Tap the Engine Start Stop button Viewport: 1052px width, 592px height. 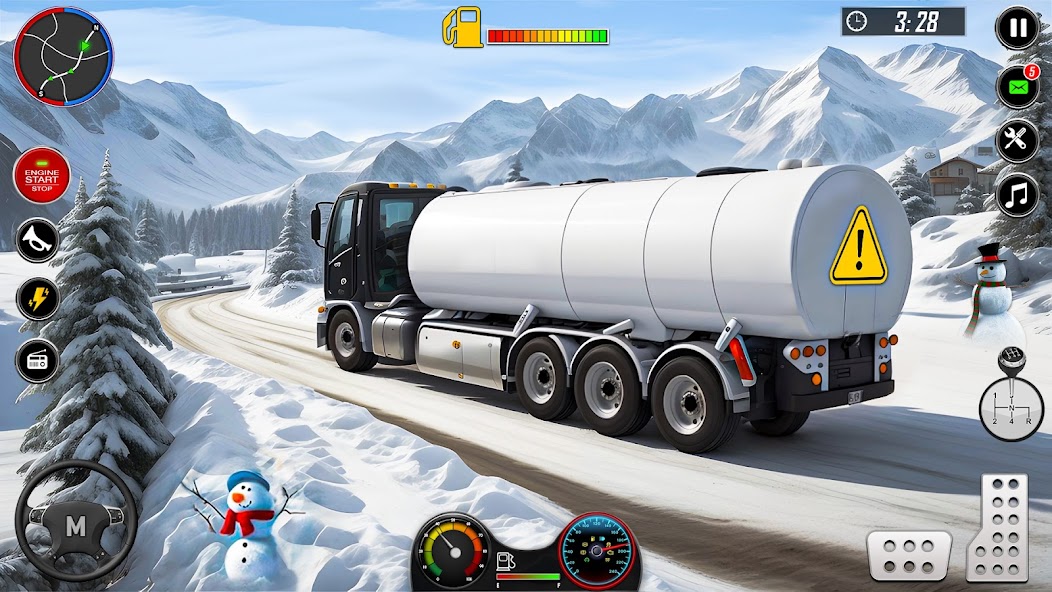tap(40, 175)
